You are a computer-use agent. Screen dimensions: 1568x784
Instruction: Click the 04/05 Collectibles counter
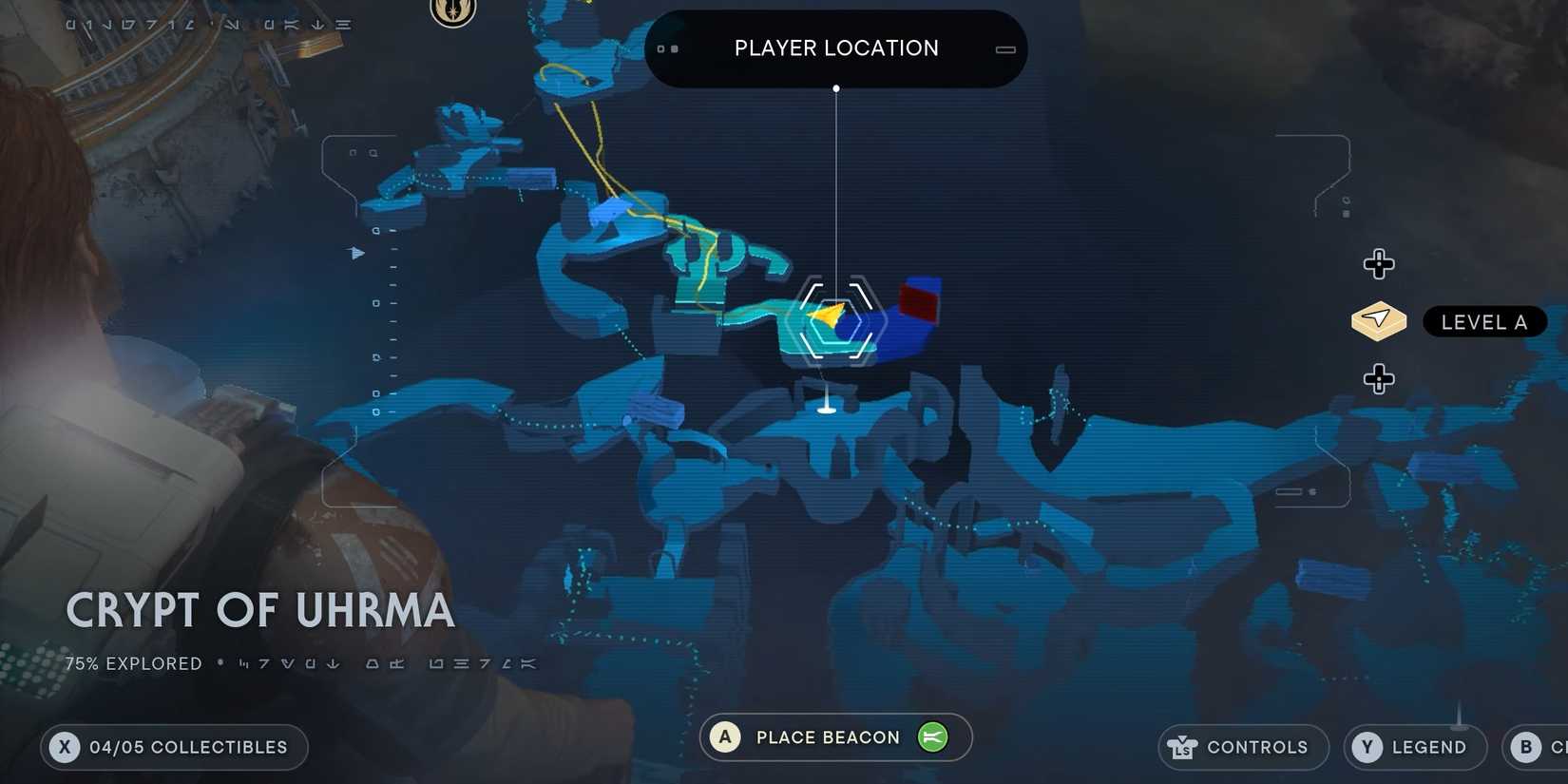pyautogui.click(x=174, y=747)
